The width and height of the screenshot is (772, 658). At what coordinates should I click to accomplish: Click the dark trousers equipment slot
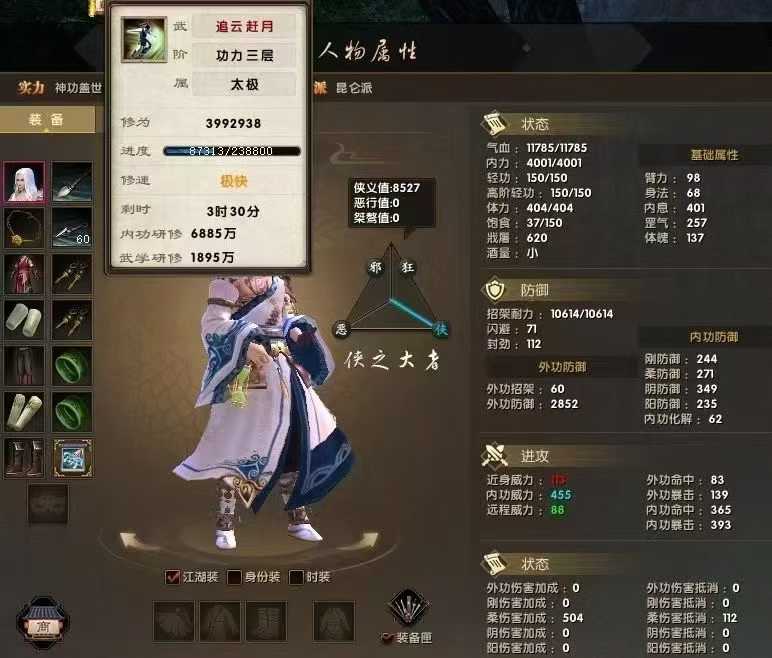click(x=23, y=365)
